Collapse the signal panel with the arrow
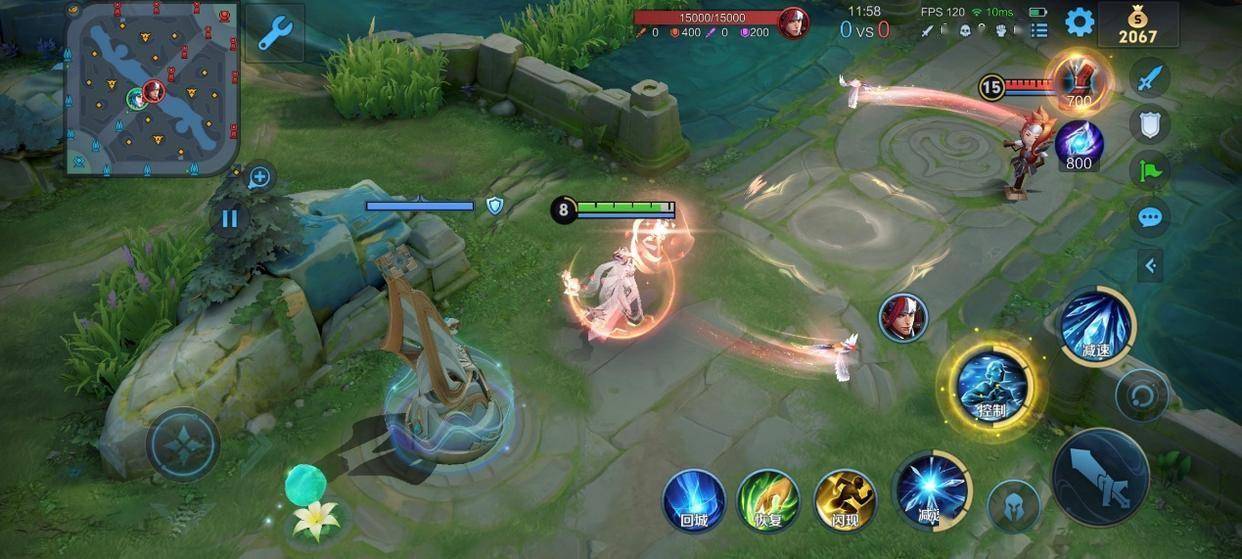 (1150, 265)
